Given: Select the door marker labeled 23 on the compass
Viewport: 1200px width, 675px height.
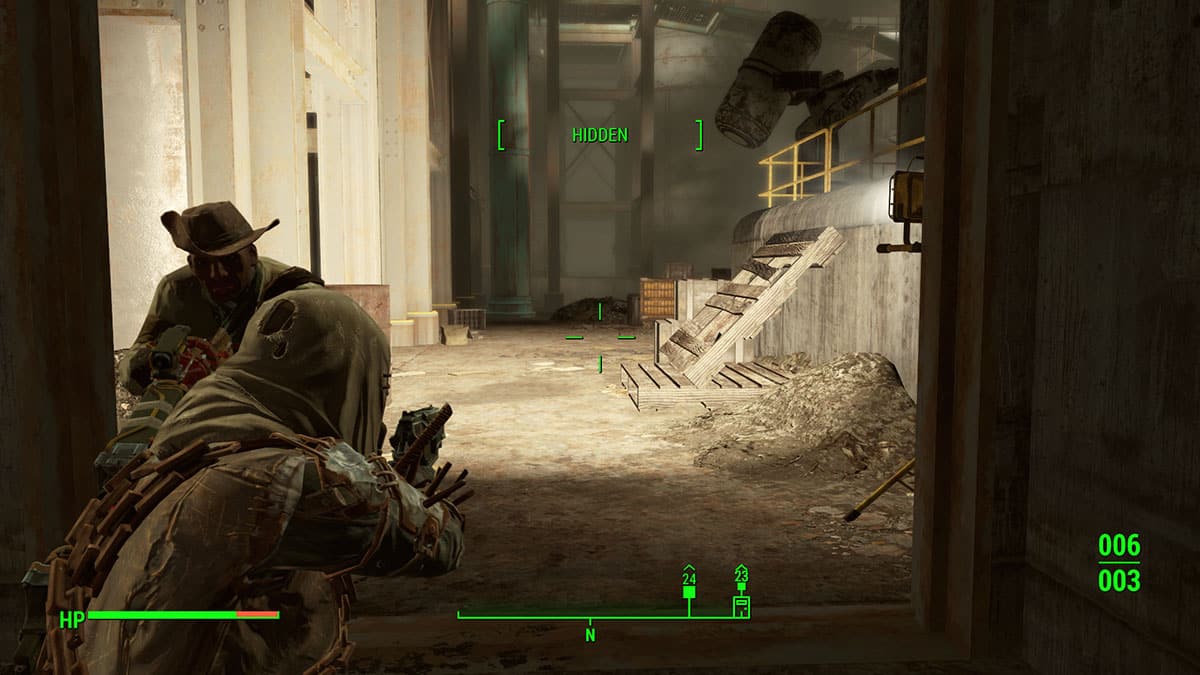Looking at the screenshot, I should coord(741,603).
